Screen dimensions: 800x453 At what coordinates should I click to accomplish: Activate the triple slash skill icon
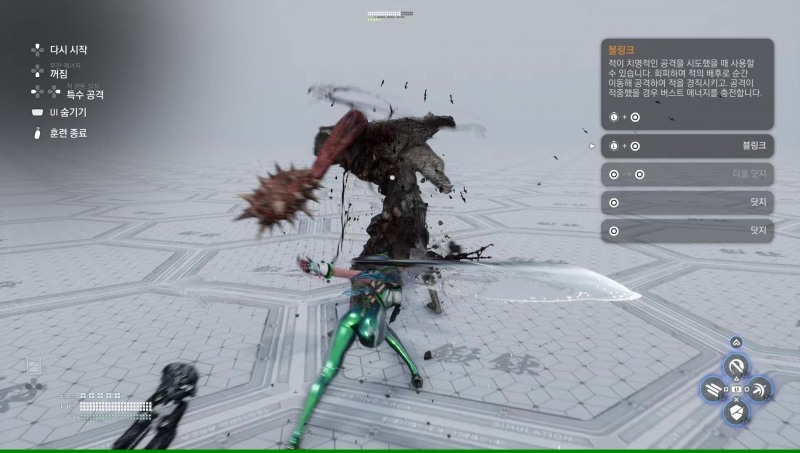coord(713,389)
